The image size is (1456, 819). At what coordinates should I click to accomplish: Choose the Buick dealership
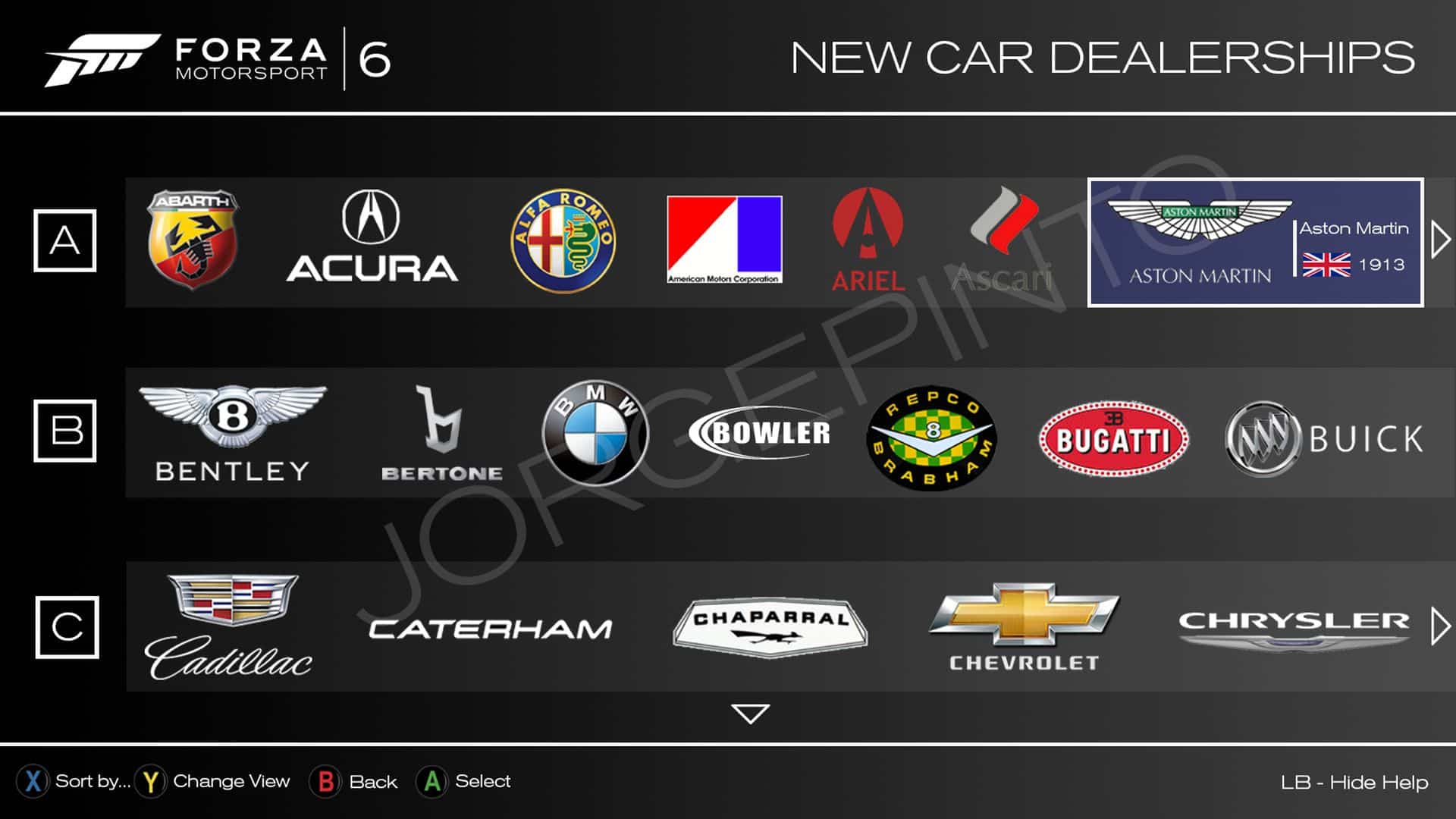[1324, 439]
